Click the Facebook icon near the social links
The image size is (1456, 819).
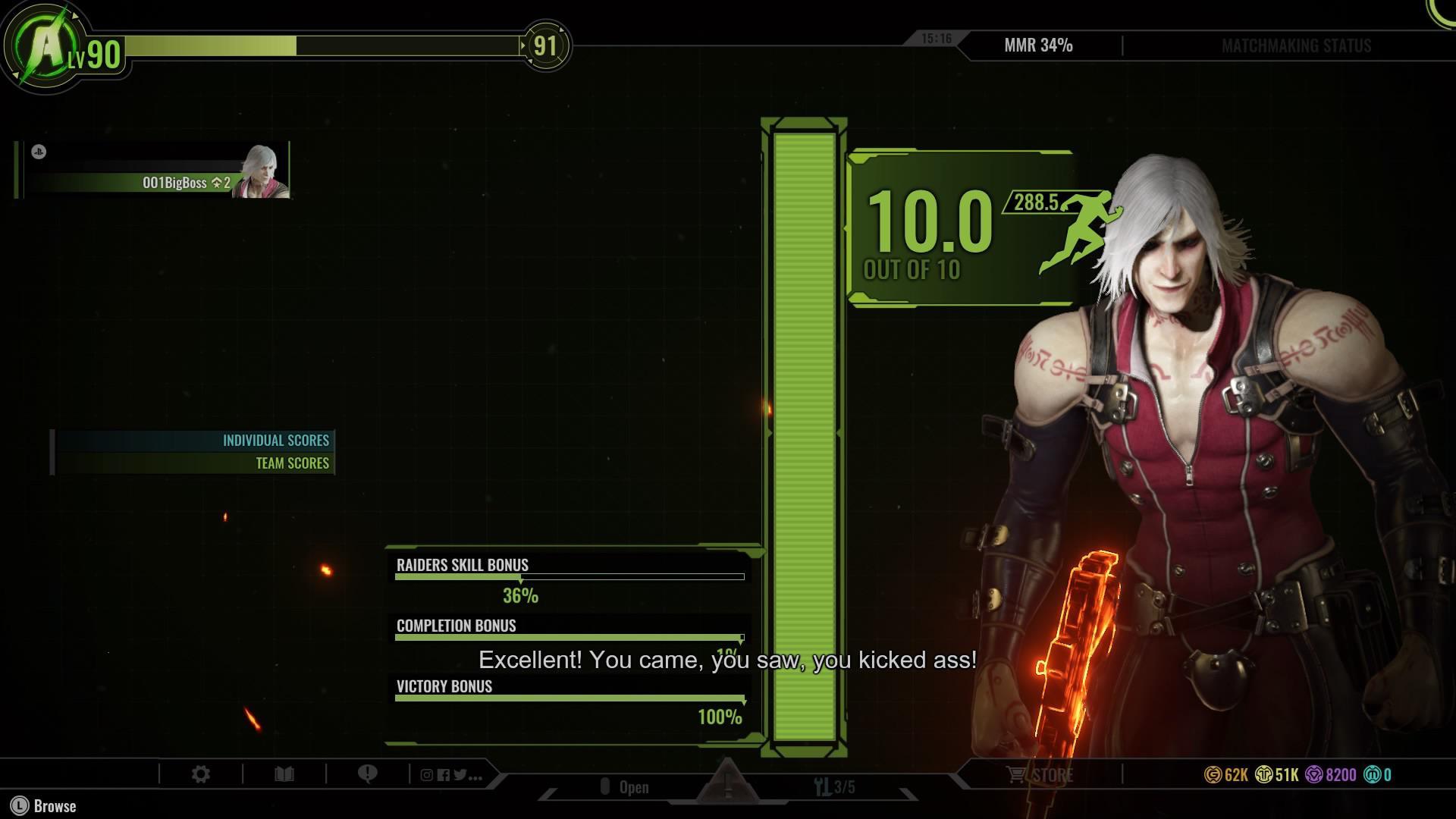pos(444,774)
